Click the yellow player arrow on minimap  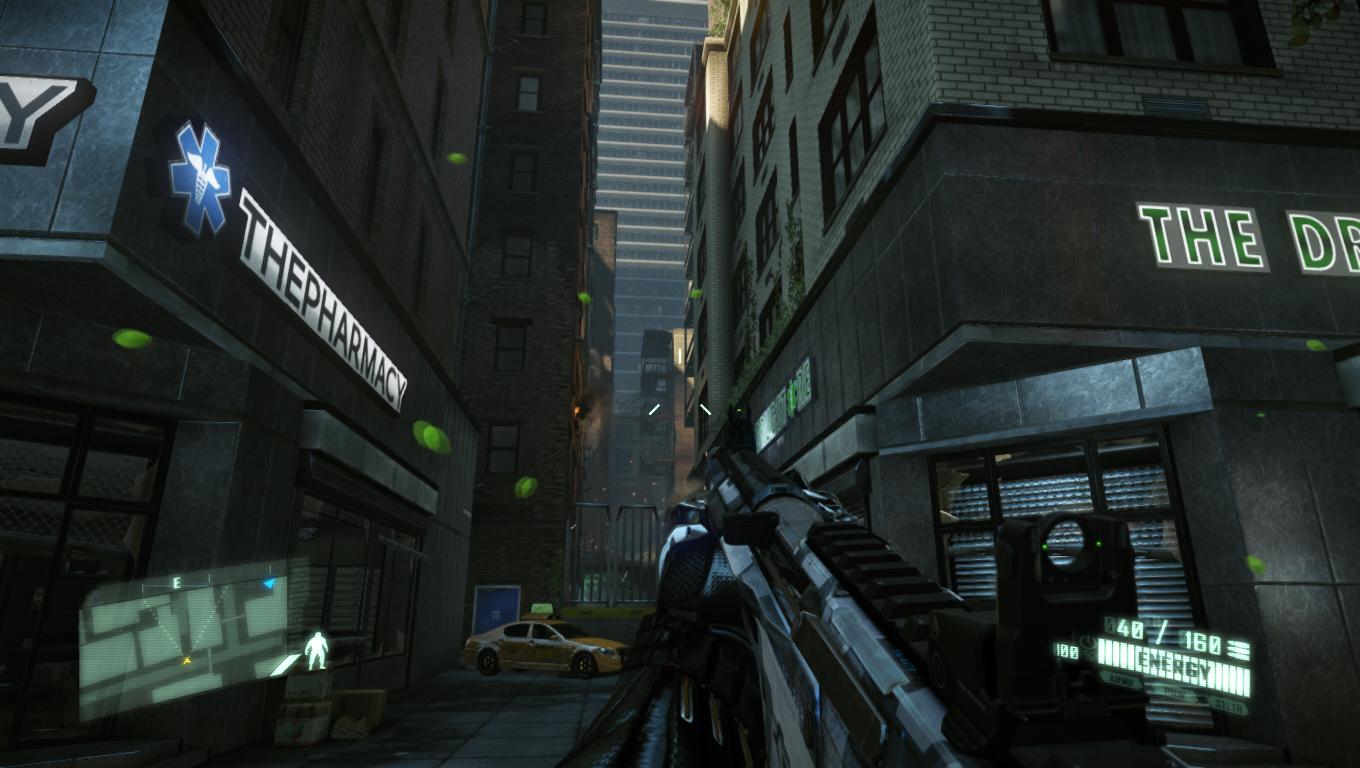coord(186,661)
